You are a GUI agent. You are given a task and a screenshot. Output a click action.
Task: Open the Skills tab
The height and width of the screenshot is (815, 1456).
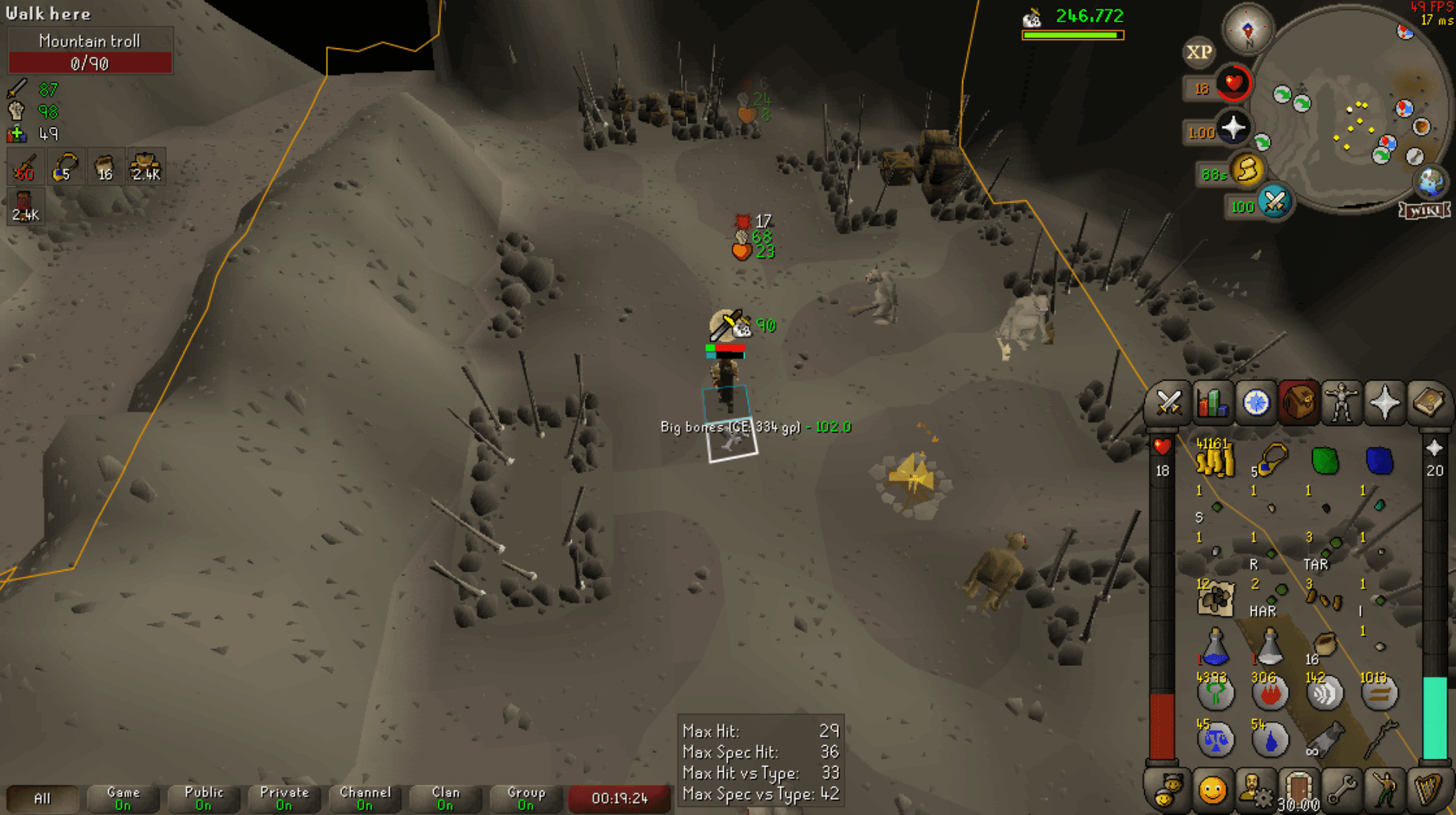tap(1213, 402)
